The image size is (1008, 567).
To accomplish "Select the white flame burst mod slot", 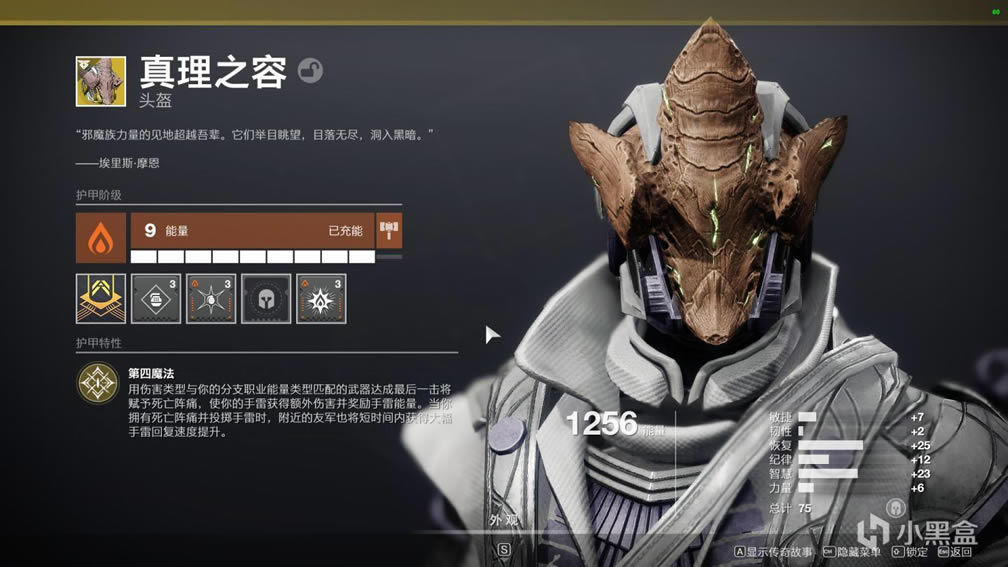I will [321, 298].
